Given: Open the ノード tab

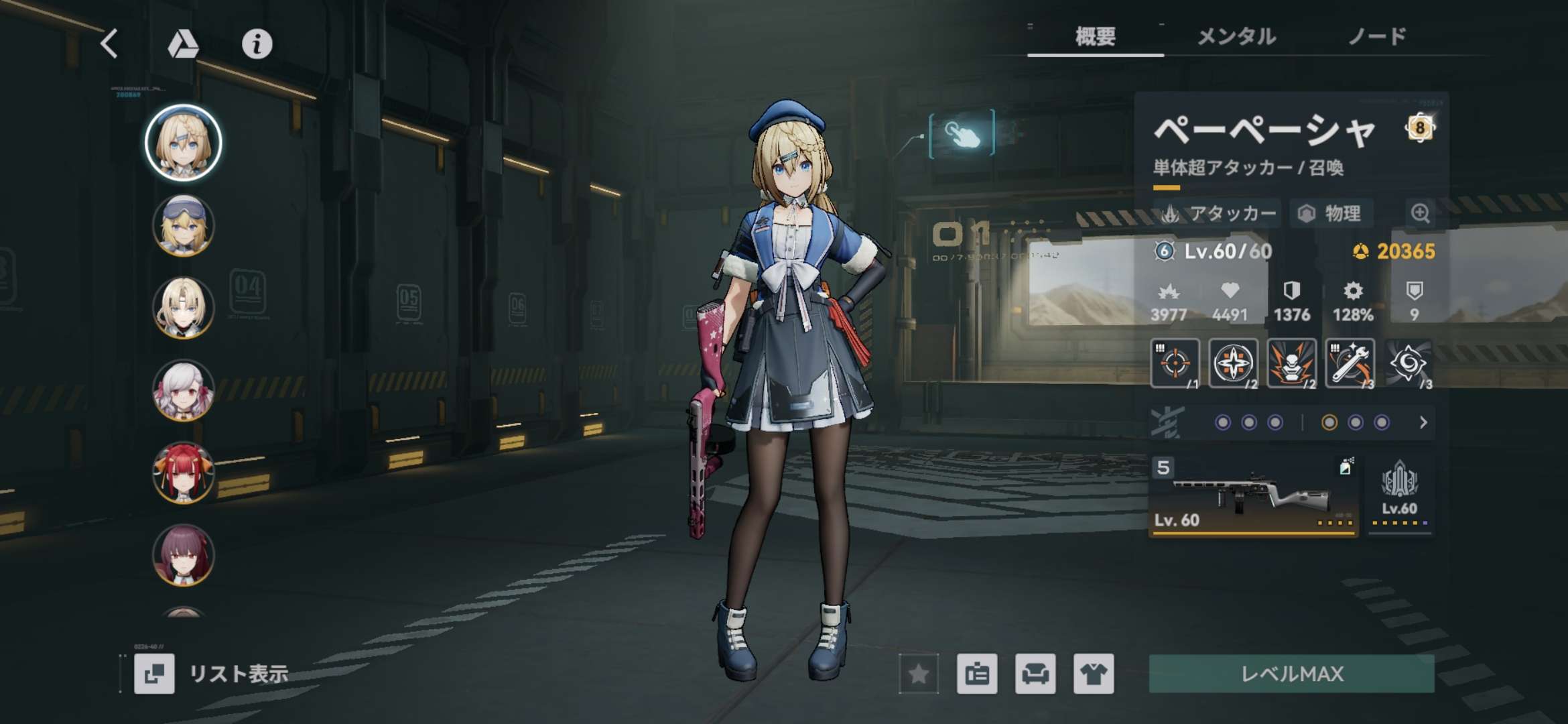Looking at the screenshot, I should pyautogui.click(x=1377, y=36).
